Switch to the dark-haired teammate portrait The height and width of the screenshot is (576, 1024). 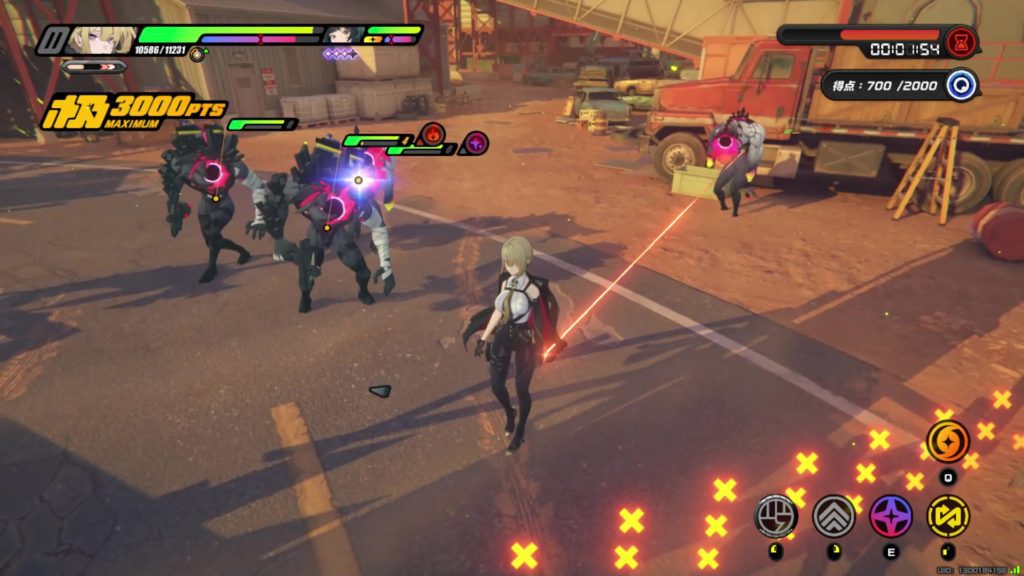343,36
